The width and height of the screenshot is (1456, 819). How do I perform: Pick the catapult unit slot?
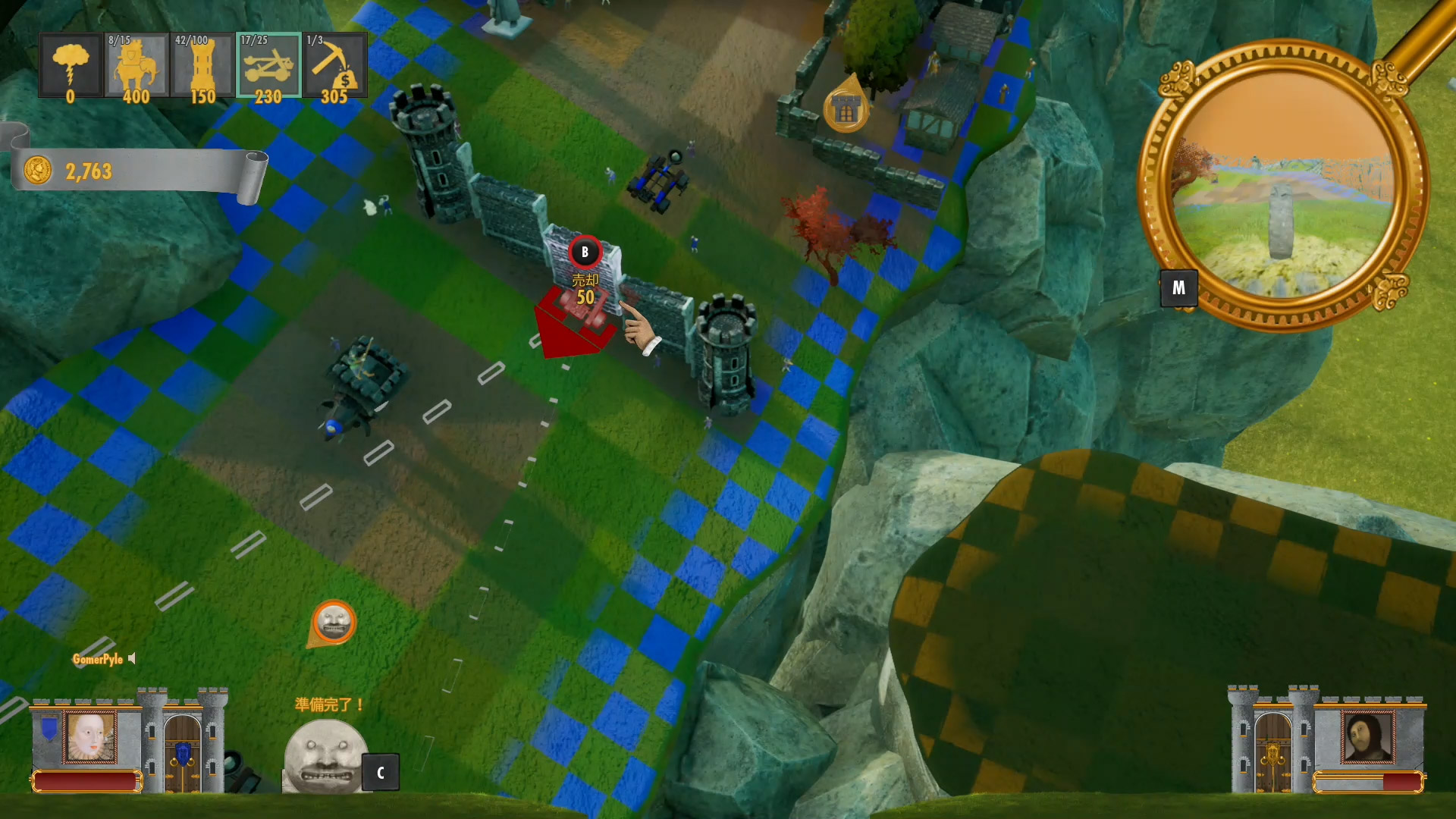[x=268, y=66]
